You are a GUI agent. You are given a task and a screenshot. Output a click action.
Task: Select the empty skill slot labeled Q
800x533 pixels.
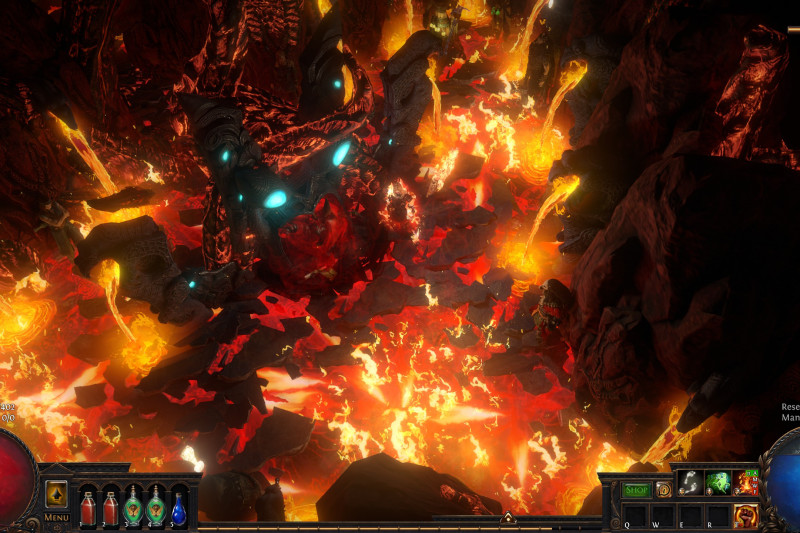634,516
